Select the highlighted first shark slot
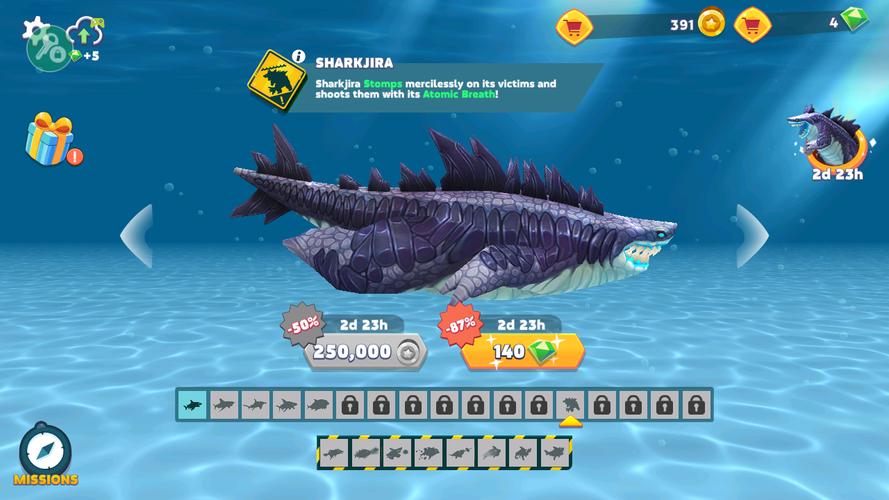 (192, 405)
